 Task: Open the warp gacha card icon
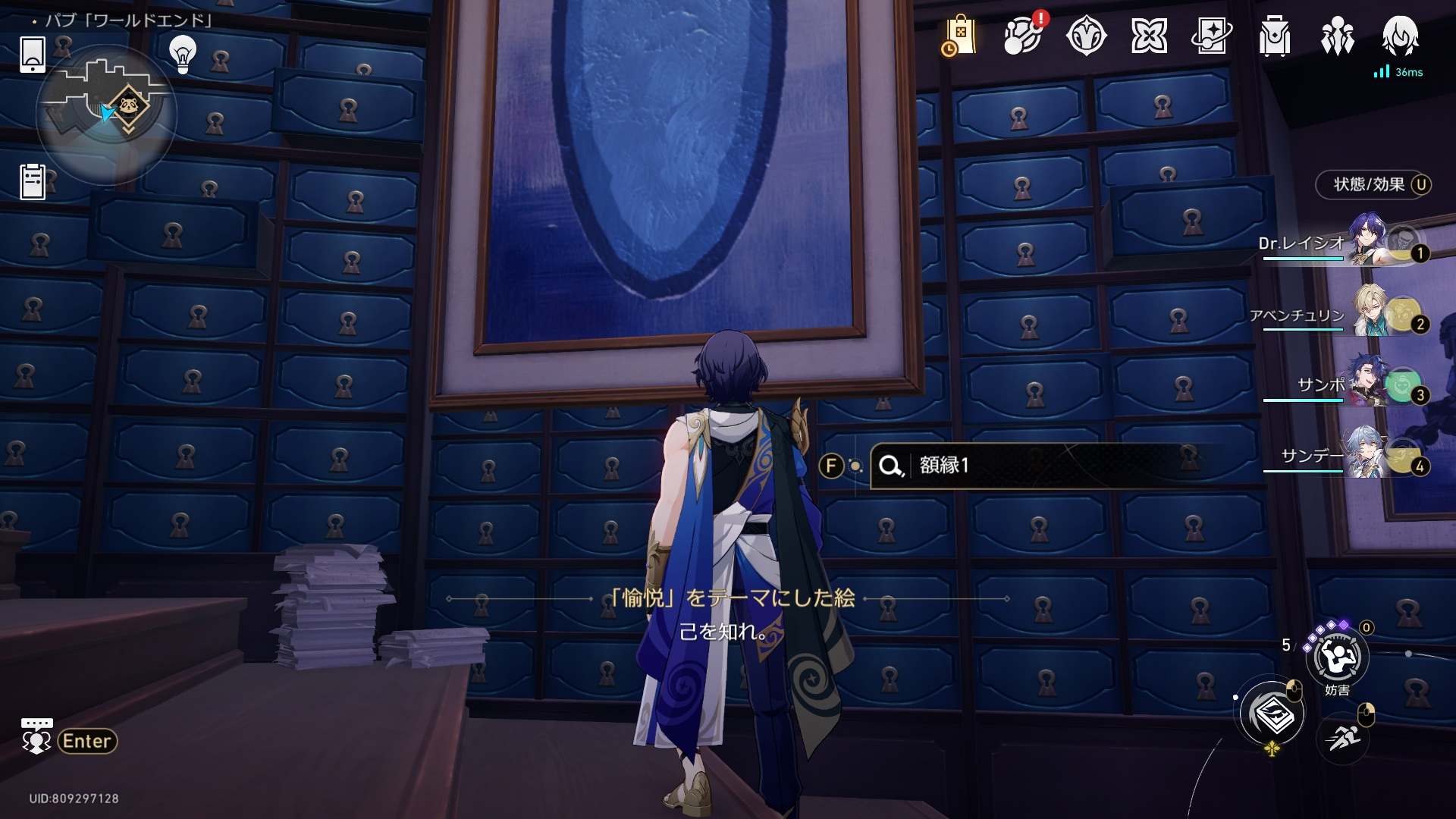coord(1211,36)
